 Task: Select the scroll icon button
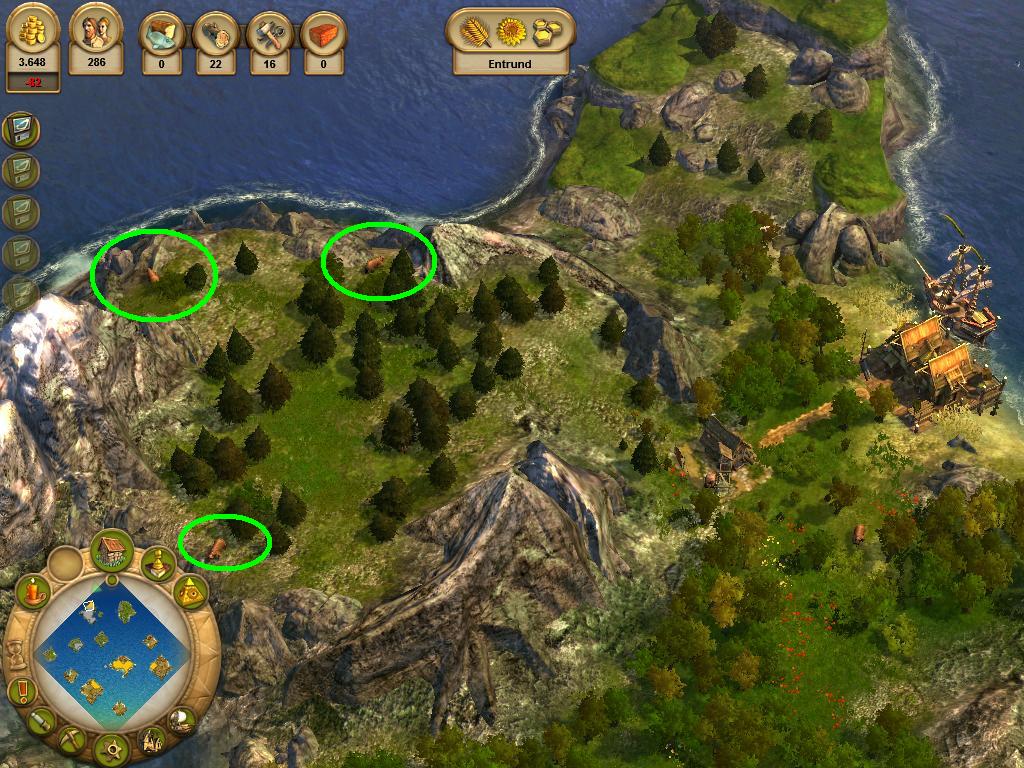click(x=42, y=721)
